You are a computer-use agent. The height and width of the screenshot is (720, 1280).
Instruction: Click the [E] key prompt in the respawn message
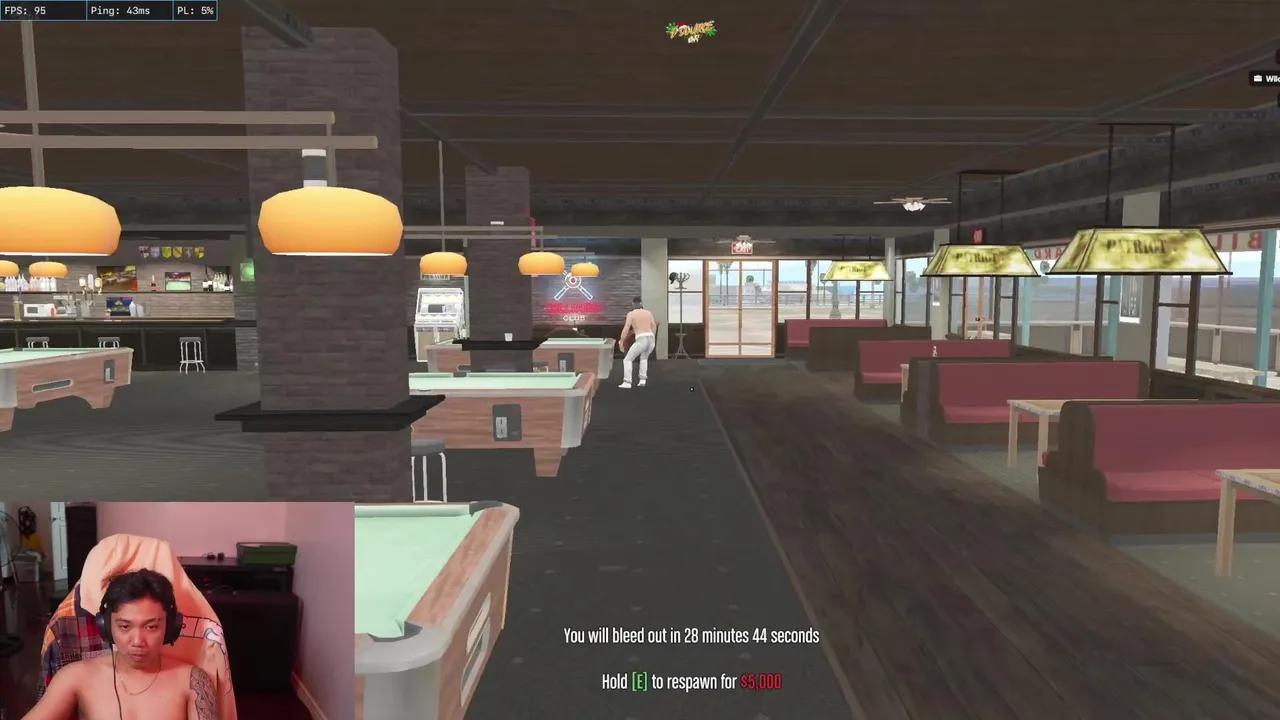[x=638, y=681]
